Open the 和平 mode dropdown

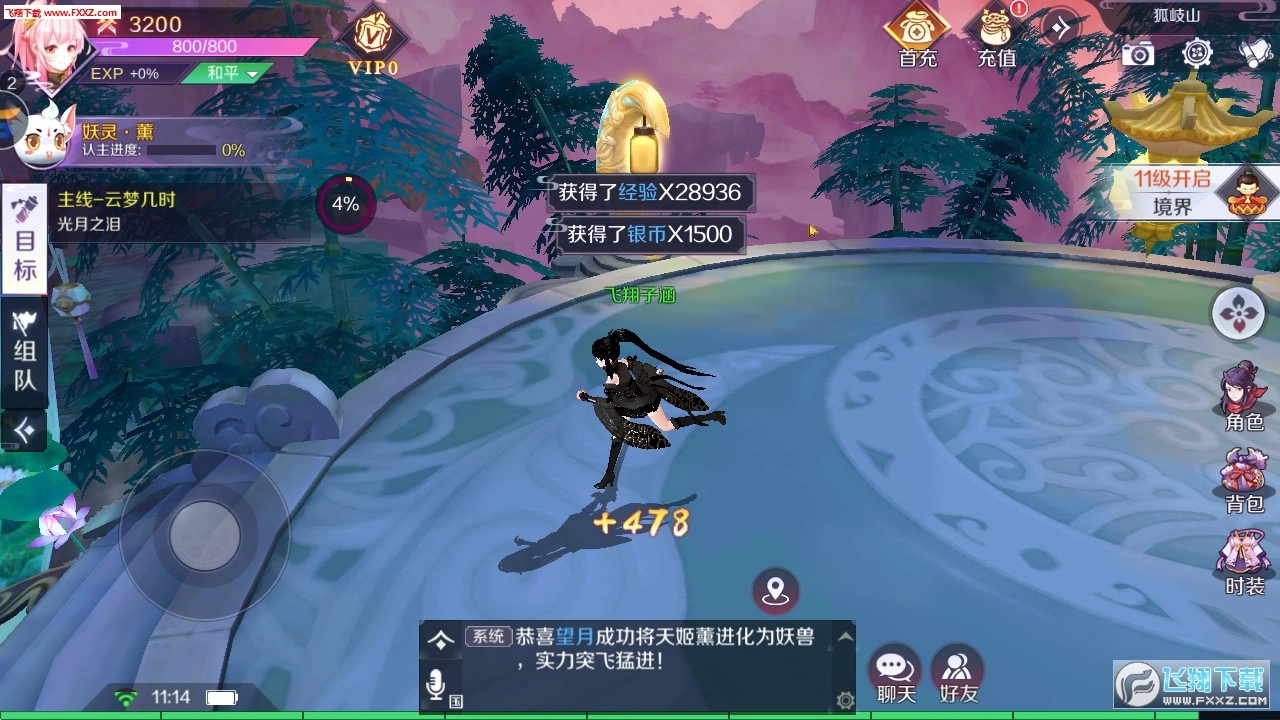coord(228,73)
